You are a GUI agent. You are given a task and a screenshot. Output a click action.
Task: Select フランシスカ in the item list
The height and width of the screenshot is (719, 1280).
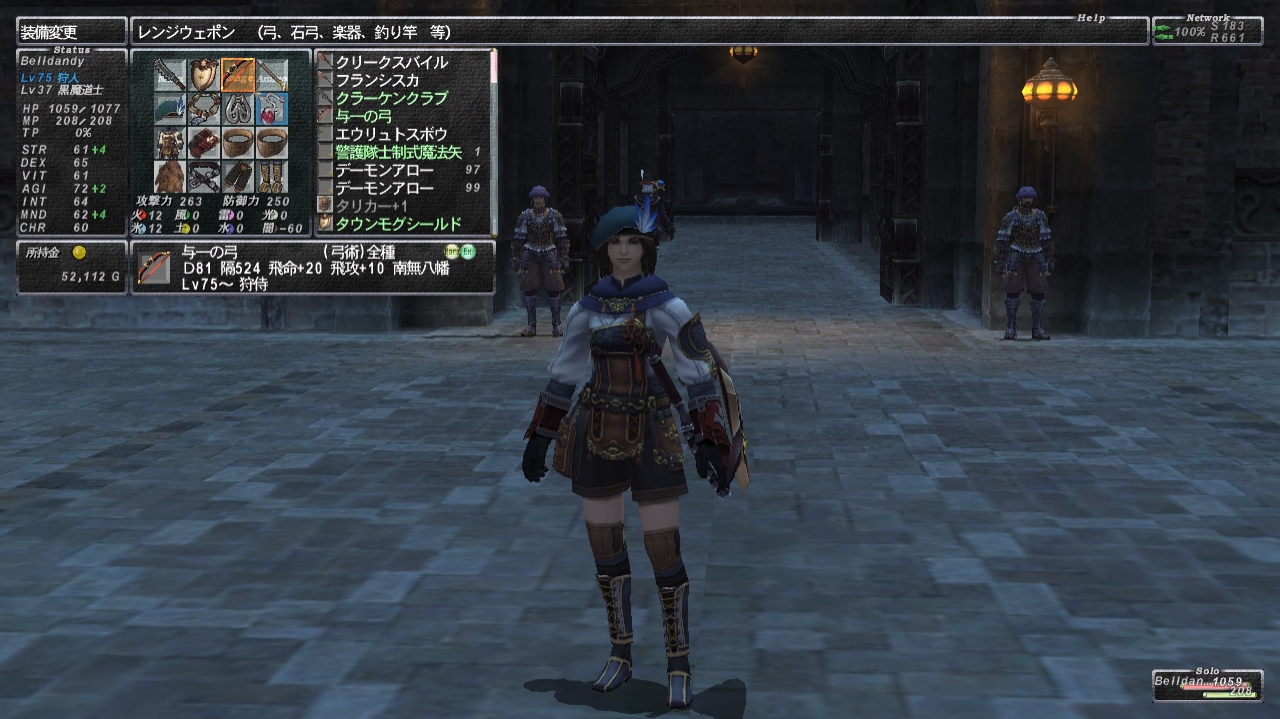tap(377, 80)
